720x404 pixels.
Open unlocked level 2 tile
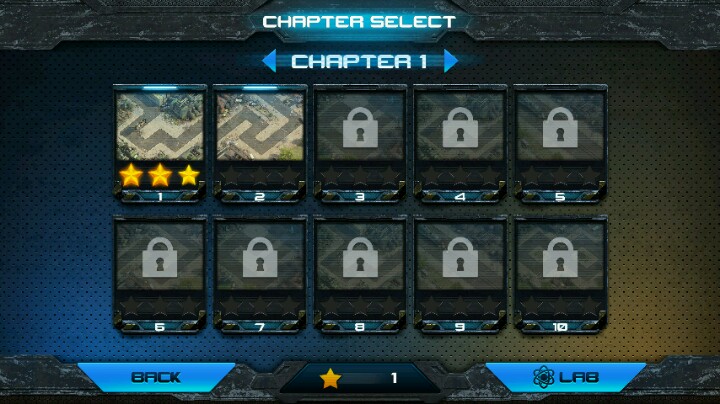coord(260,143)
